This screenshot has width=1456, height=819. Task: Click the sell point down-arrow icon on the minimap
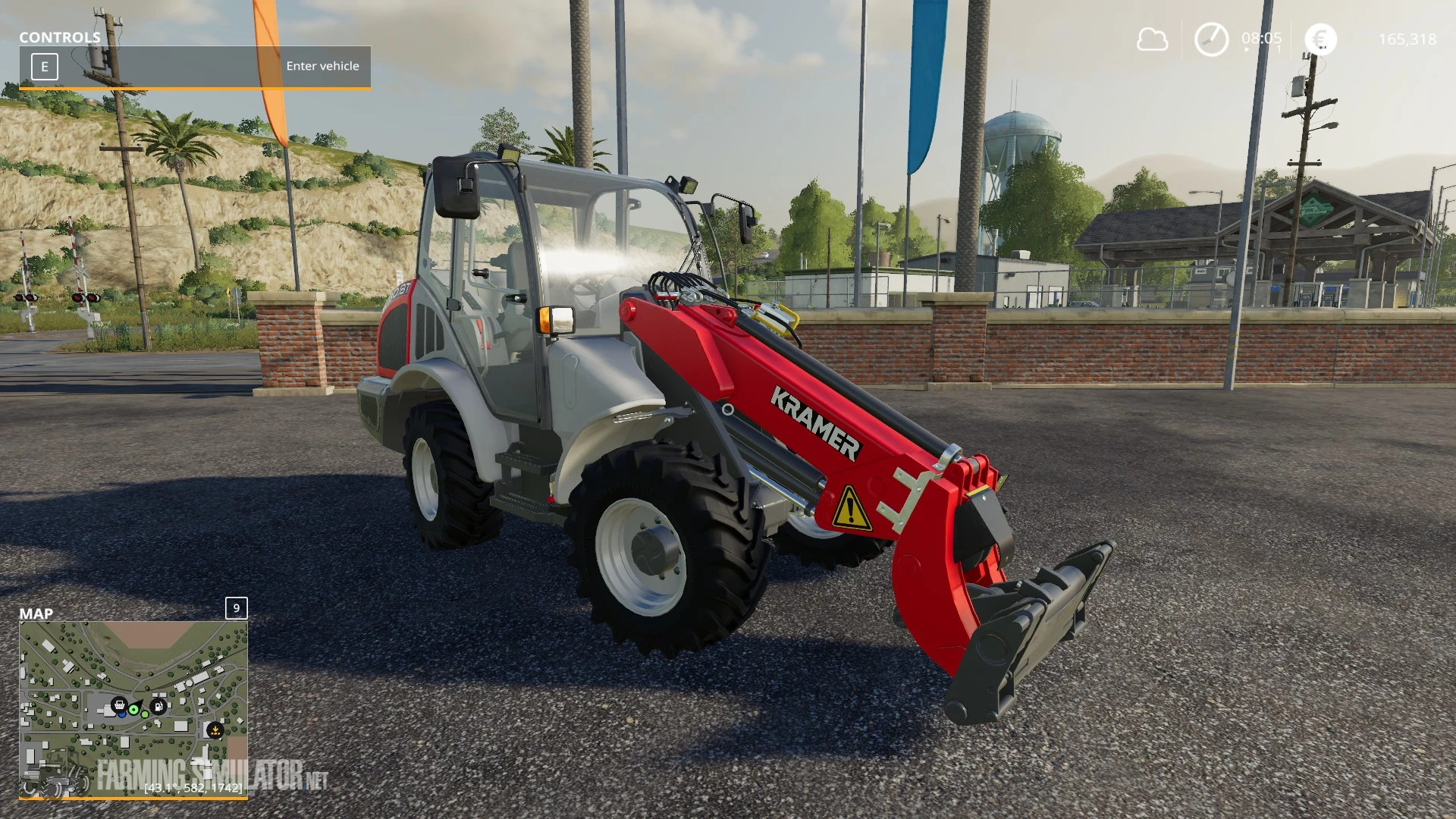point(215,730)
